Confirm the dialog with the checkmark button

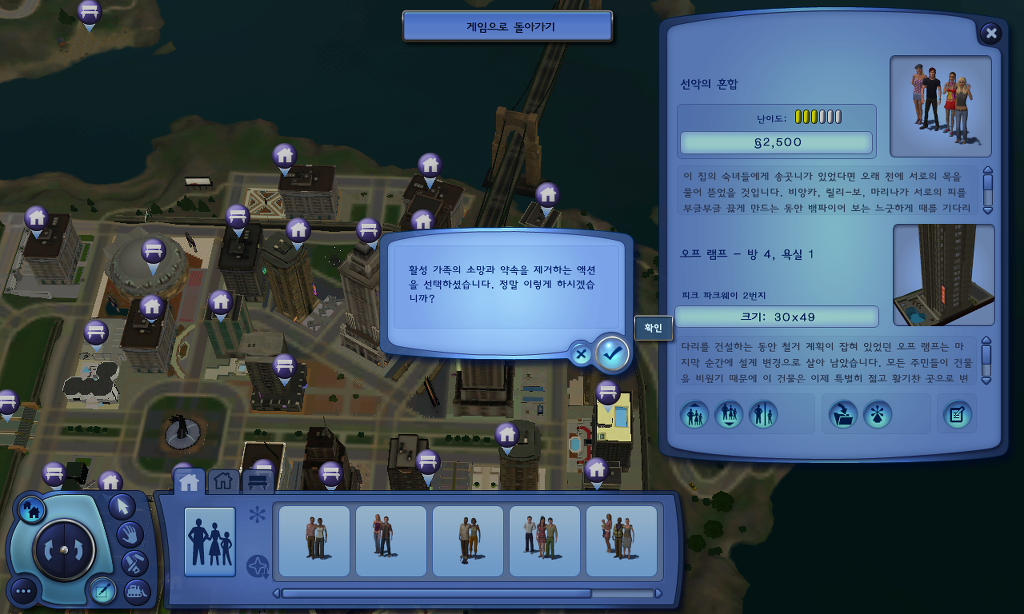(x=612, y=352)
